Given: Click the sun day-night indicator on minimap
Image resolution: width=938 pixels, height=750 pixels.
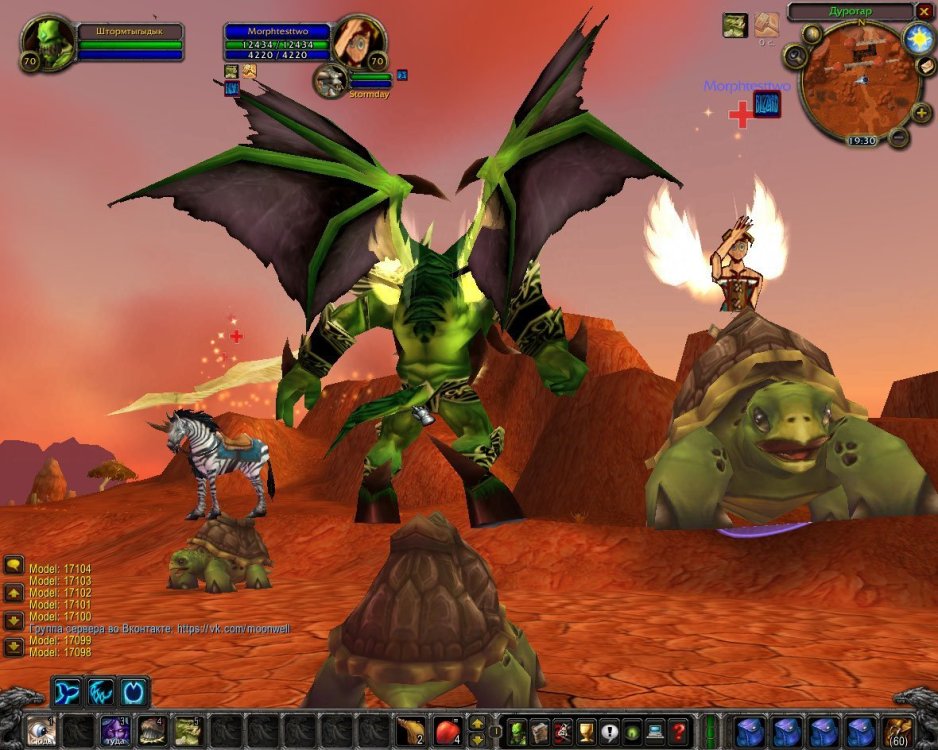Looking at the screenshot, I should tap(918, 39).
